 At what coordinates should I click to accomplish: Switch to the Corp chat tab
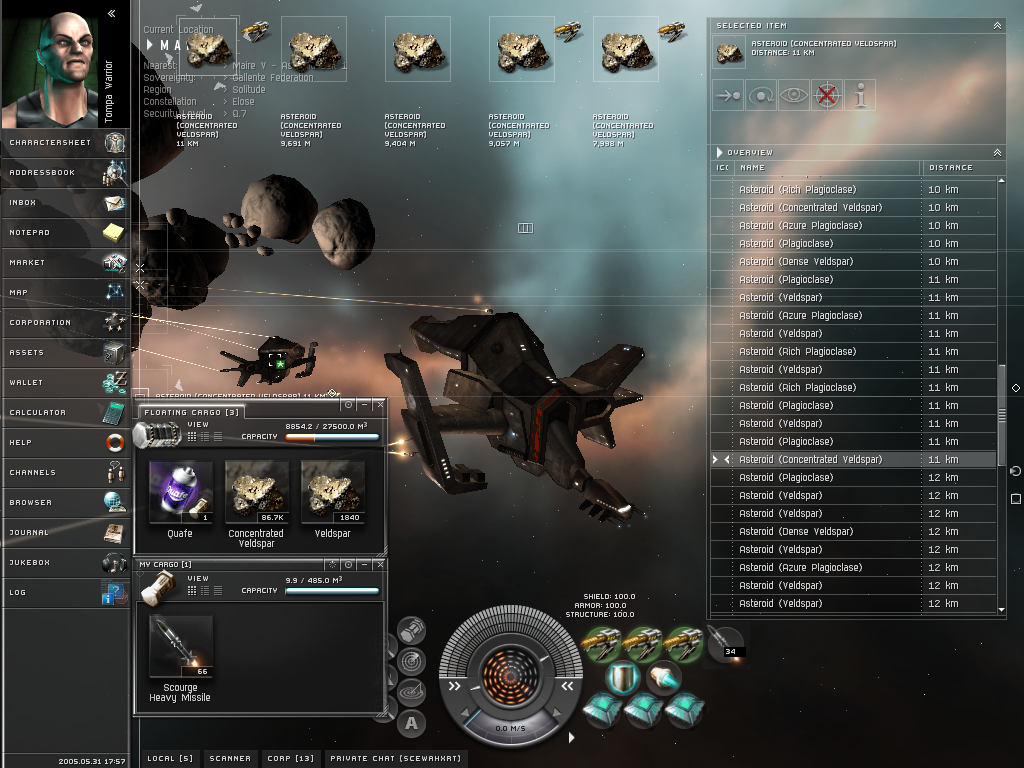[290, 759]
